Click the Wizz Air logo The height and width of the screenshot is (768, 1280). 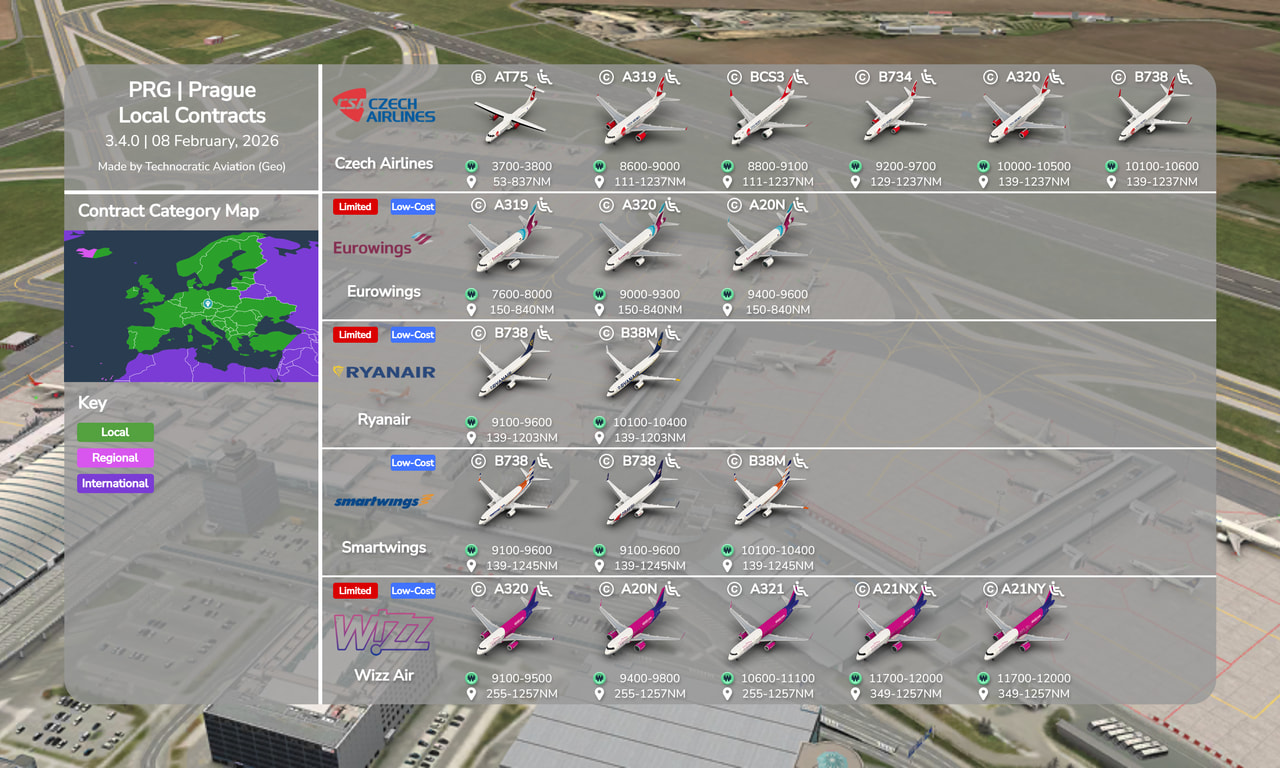(384, 633)
